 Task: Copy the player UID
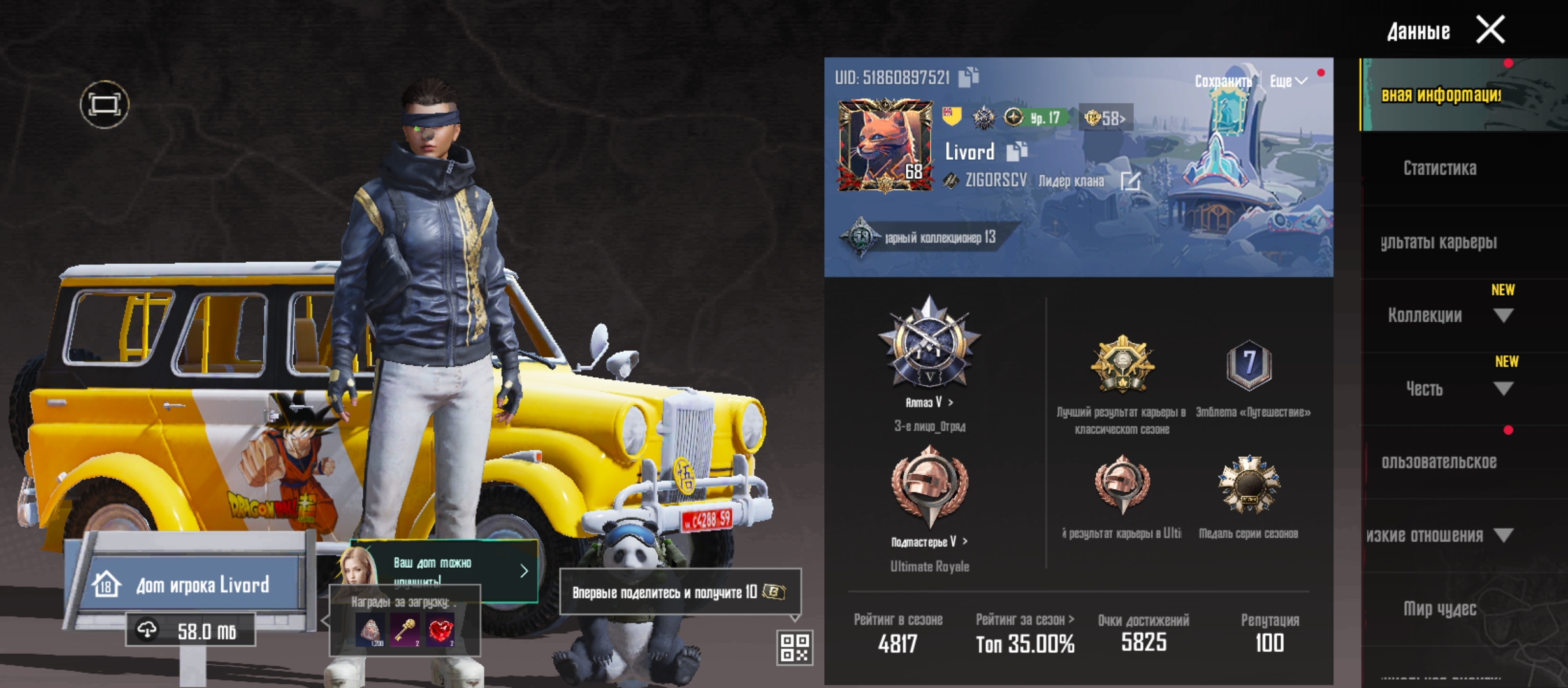coord(969,78)
